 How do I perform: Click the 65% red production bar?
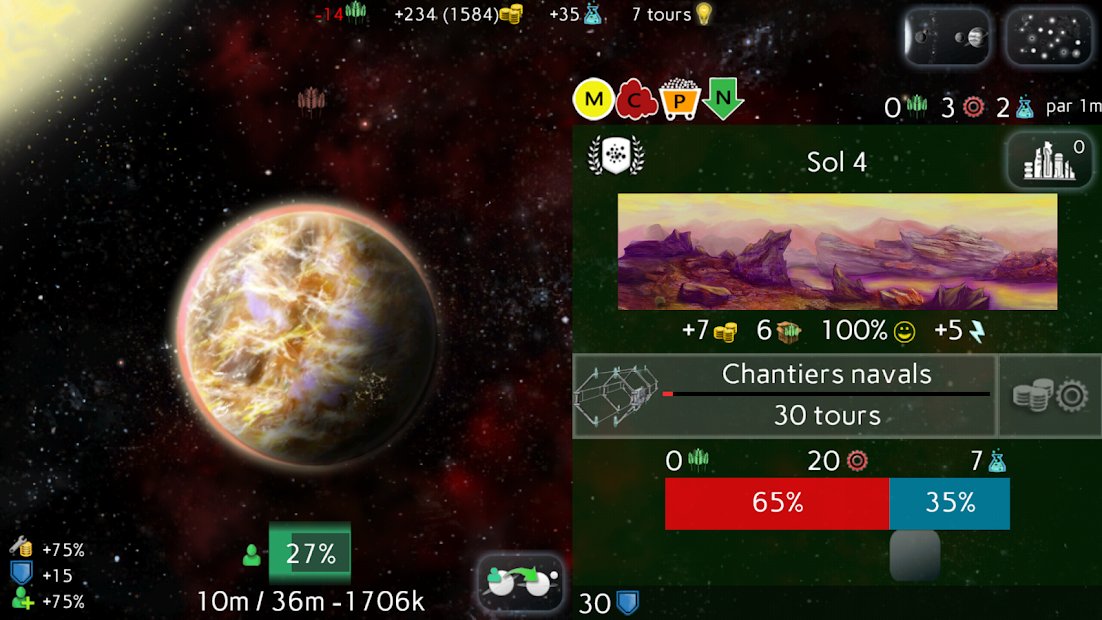click(x=777, y=503)
